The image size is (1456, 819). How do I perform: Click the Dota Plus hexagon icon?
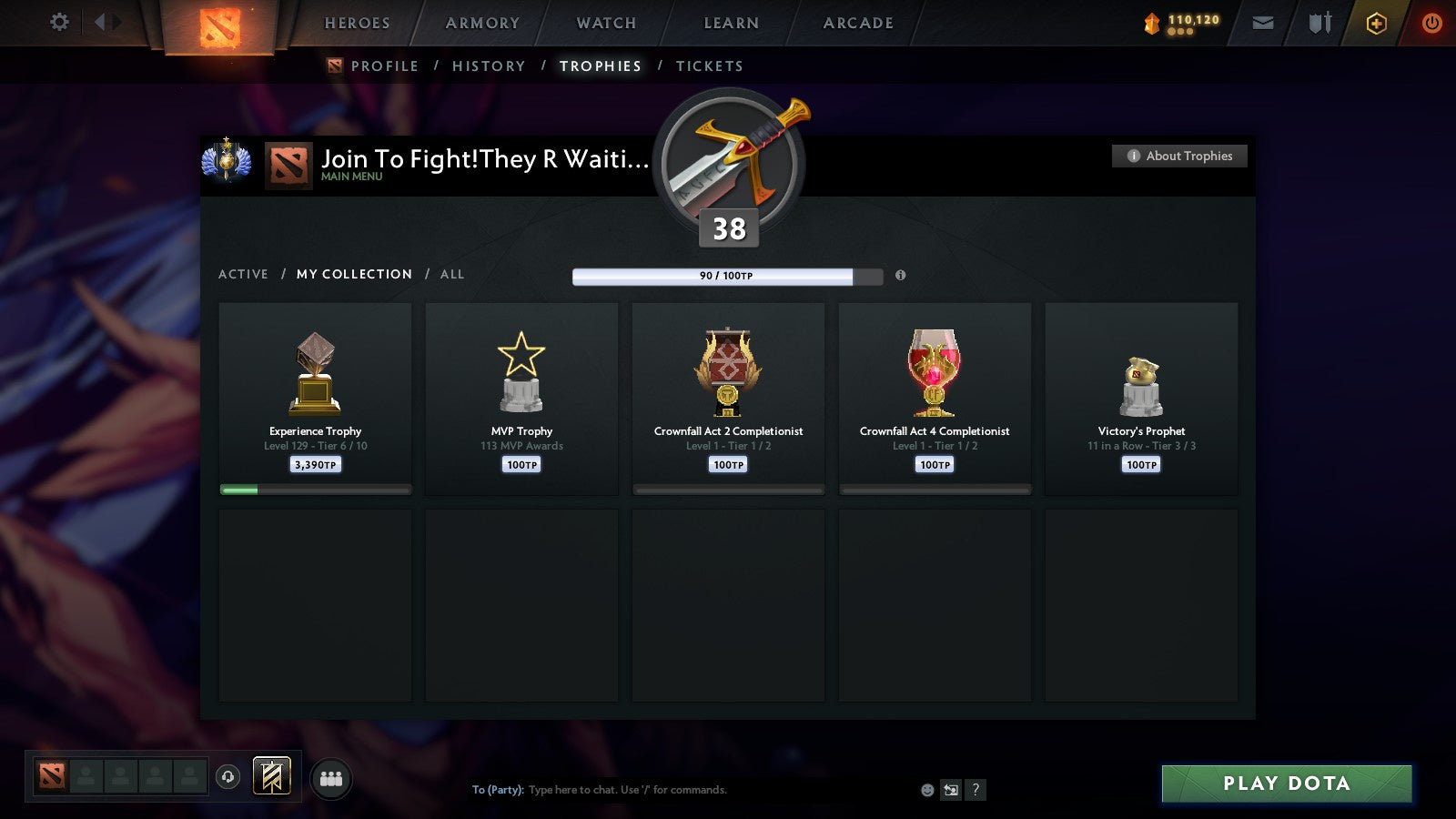pos(1376,22)
